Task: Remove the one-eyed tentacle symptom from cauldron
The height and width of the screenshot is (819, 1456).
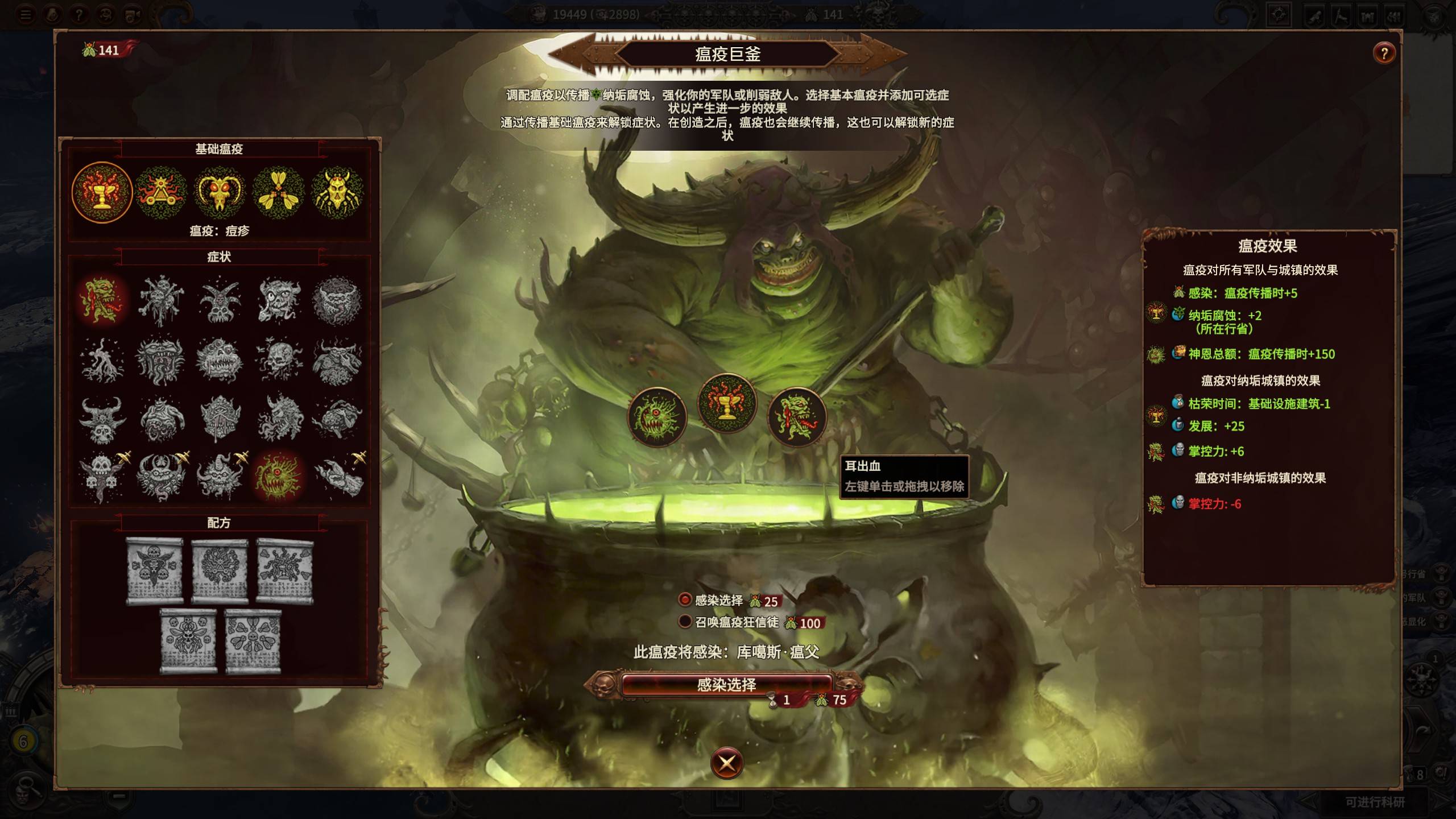Action: tap(657, 417)
